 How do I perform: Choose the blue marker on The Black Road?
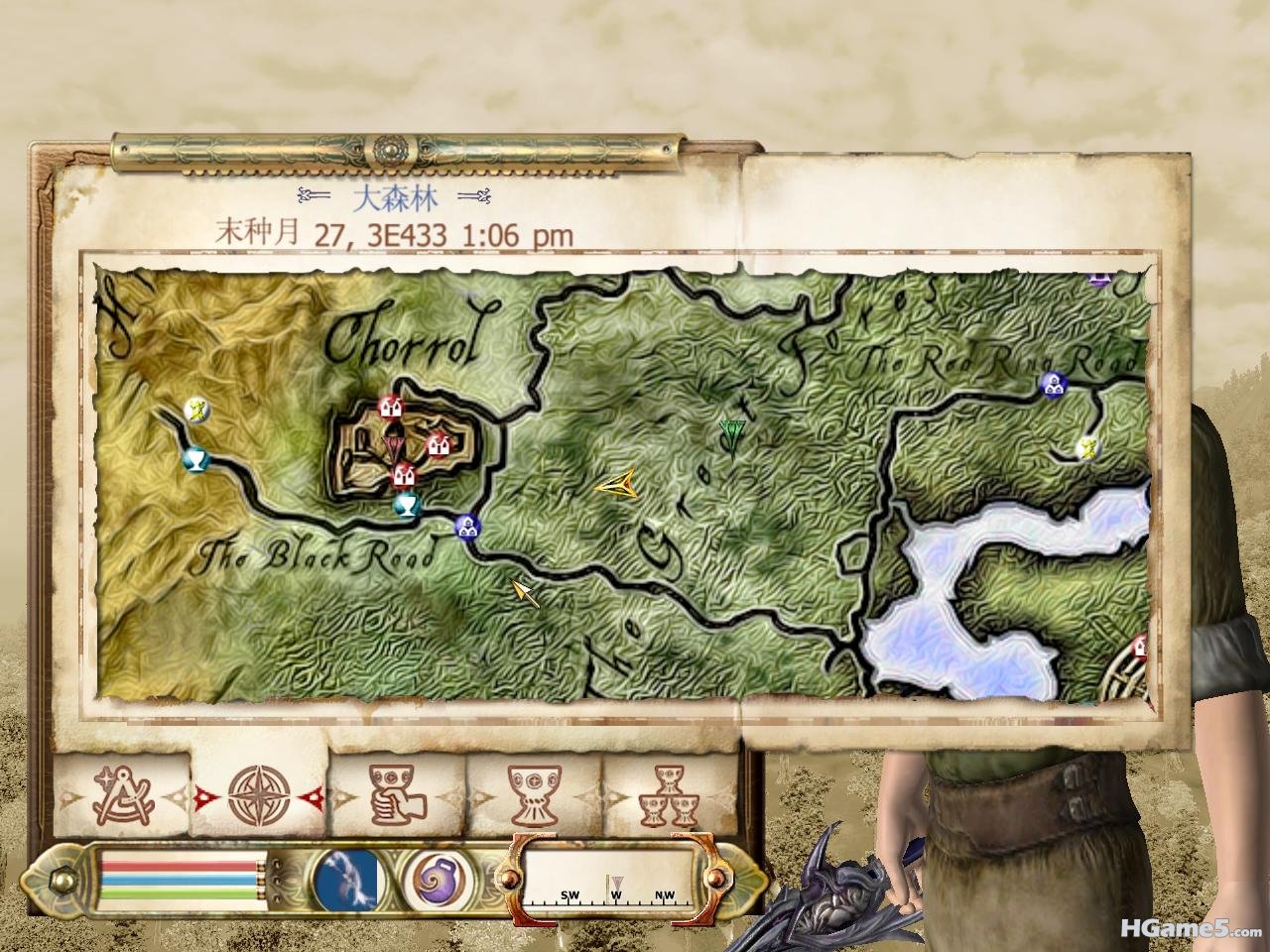[465, 527]
